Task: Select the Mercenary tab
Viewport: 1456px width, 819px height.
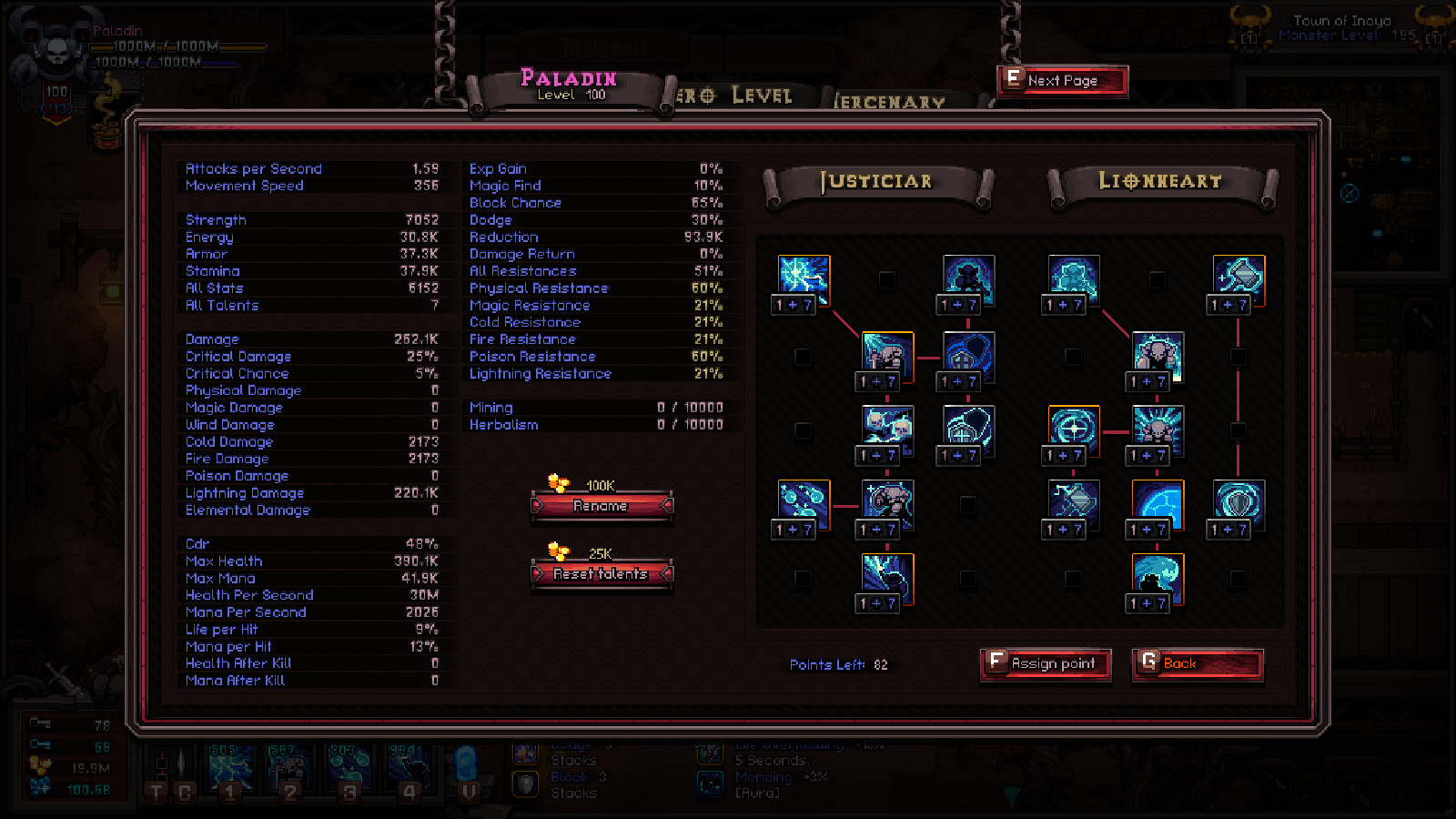Action: [x=887, y=102]
